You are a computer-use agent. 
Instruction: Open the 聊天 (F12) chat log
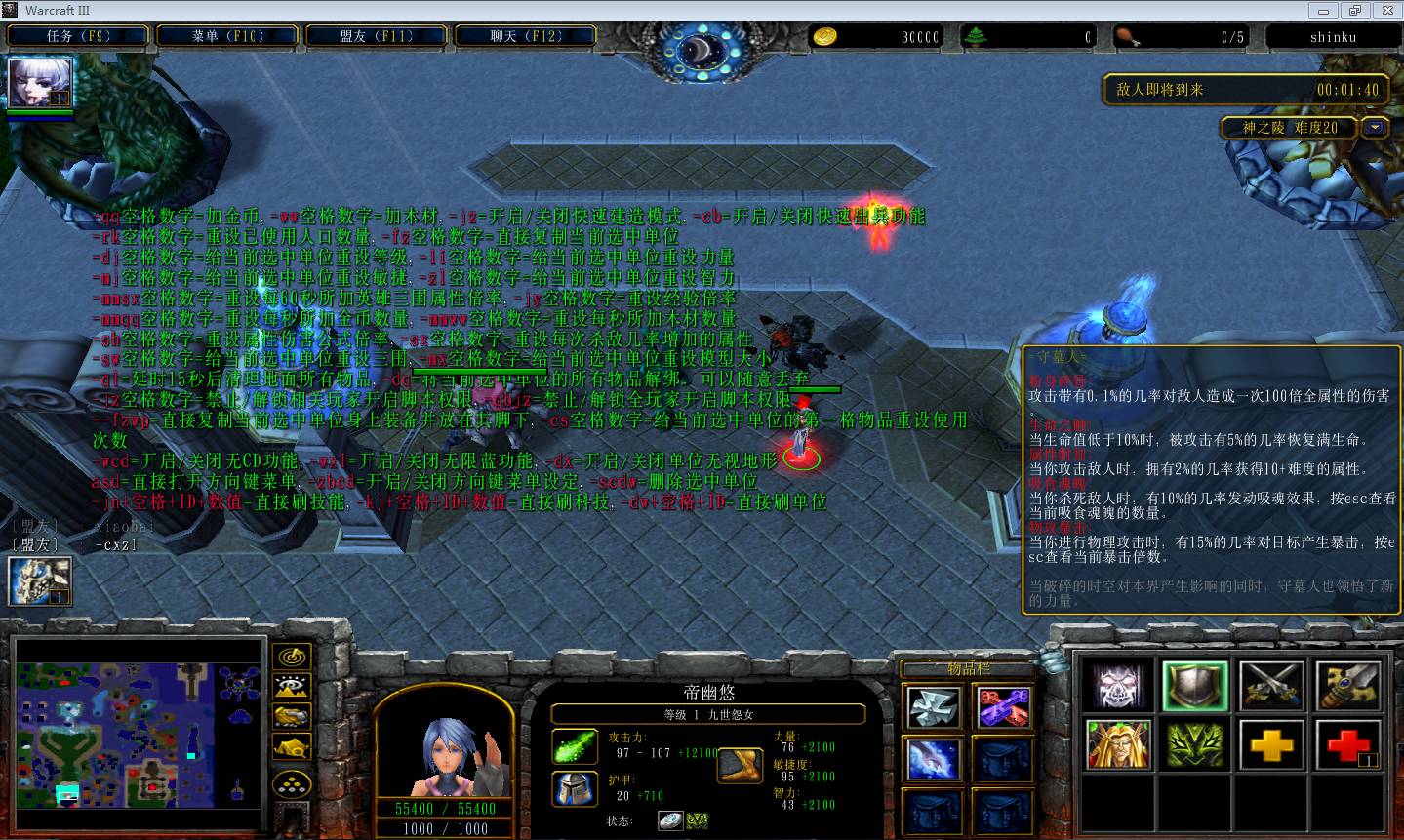[x=526, y=36]
